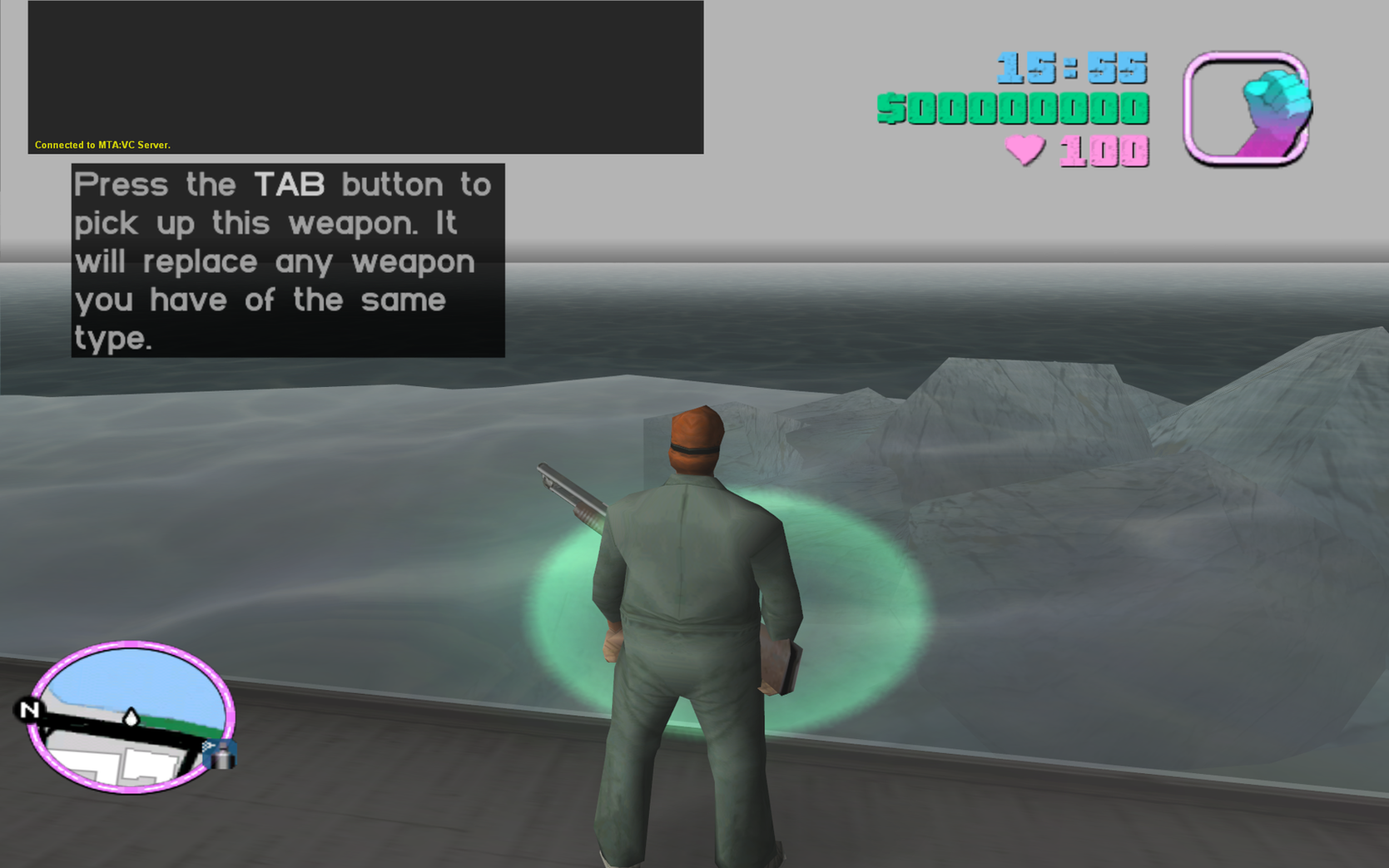Click the pink 100 health number
1389x868 pixels.
click(x=1103, y=150)
